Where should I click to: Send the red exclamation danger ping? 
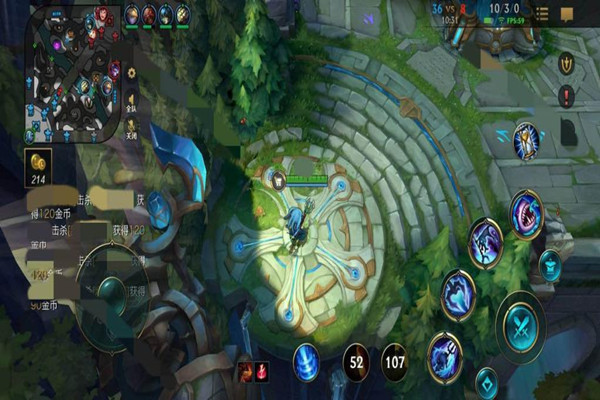click(x=566, y=97)
